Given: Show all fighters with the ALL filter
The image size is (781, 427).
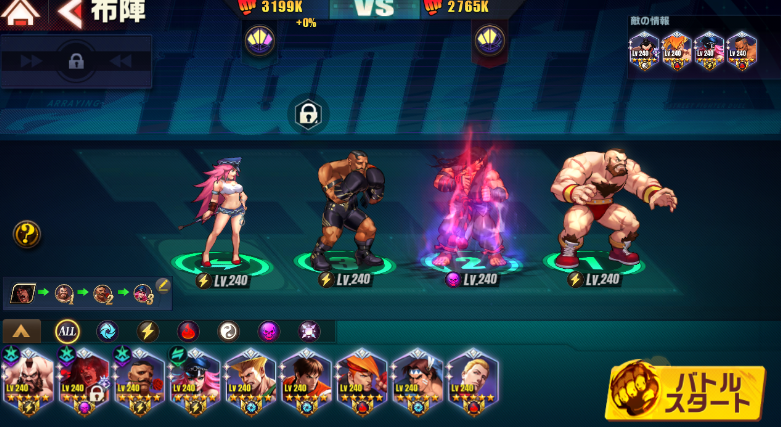Looking at the screenshot, I should [x=67, y=331].
